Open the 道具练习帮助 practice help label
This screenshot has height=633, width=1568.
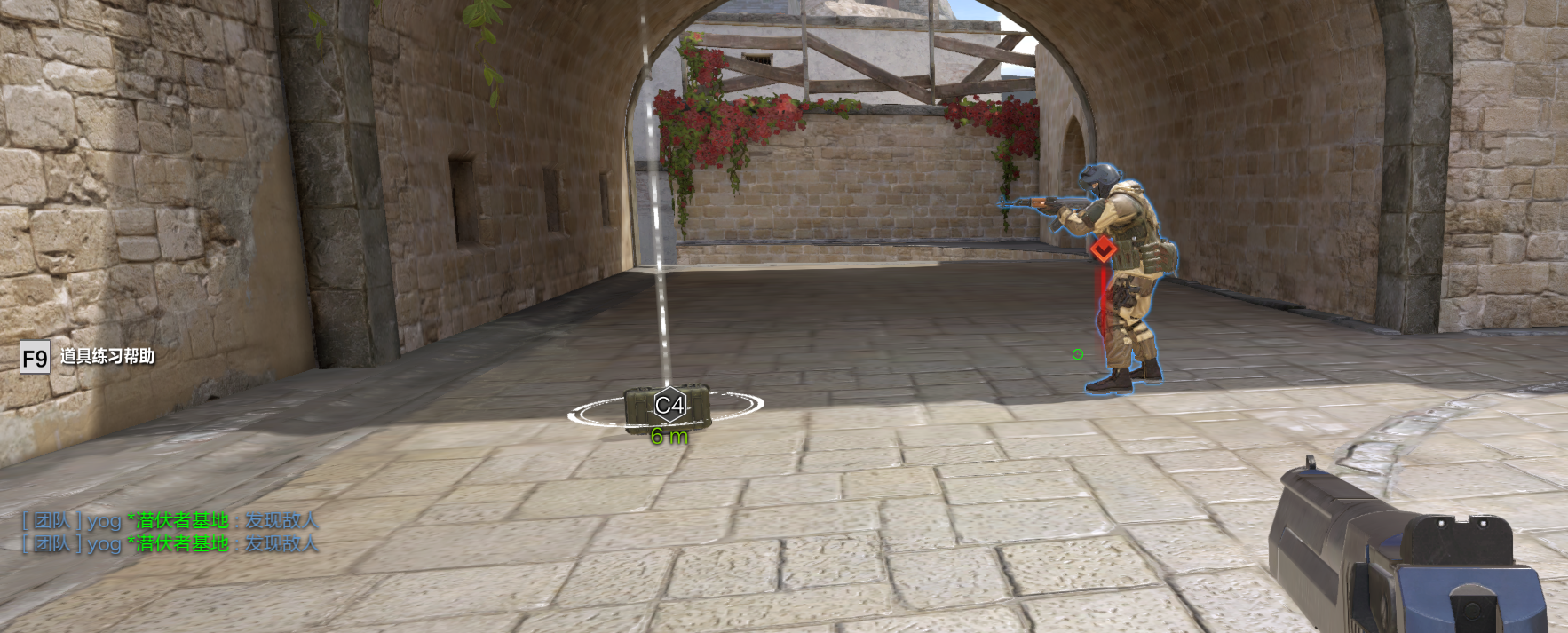pos(107,357)
